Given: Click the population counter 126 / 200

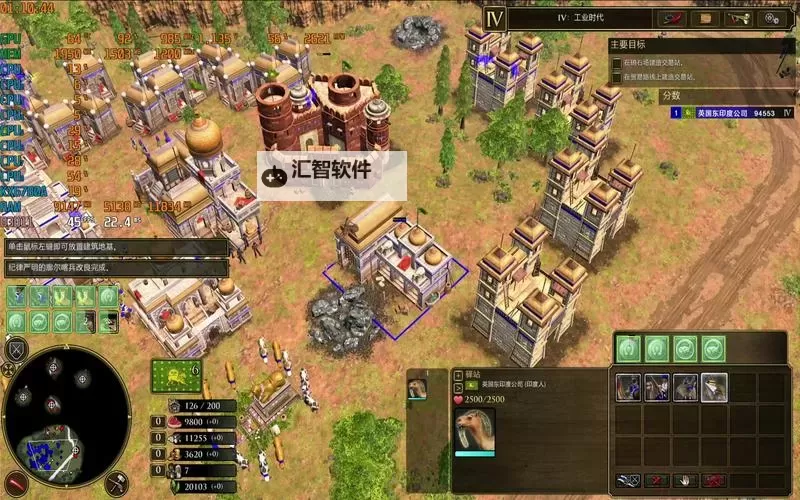Looking at the screenshot, I should coord(200,406).
